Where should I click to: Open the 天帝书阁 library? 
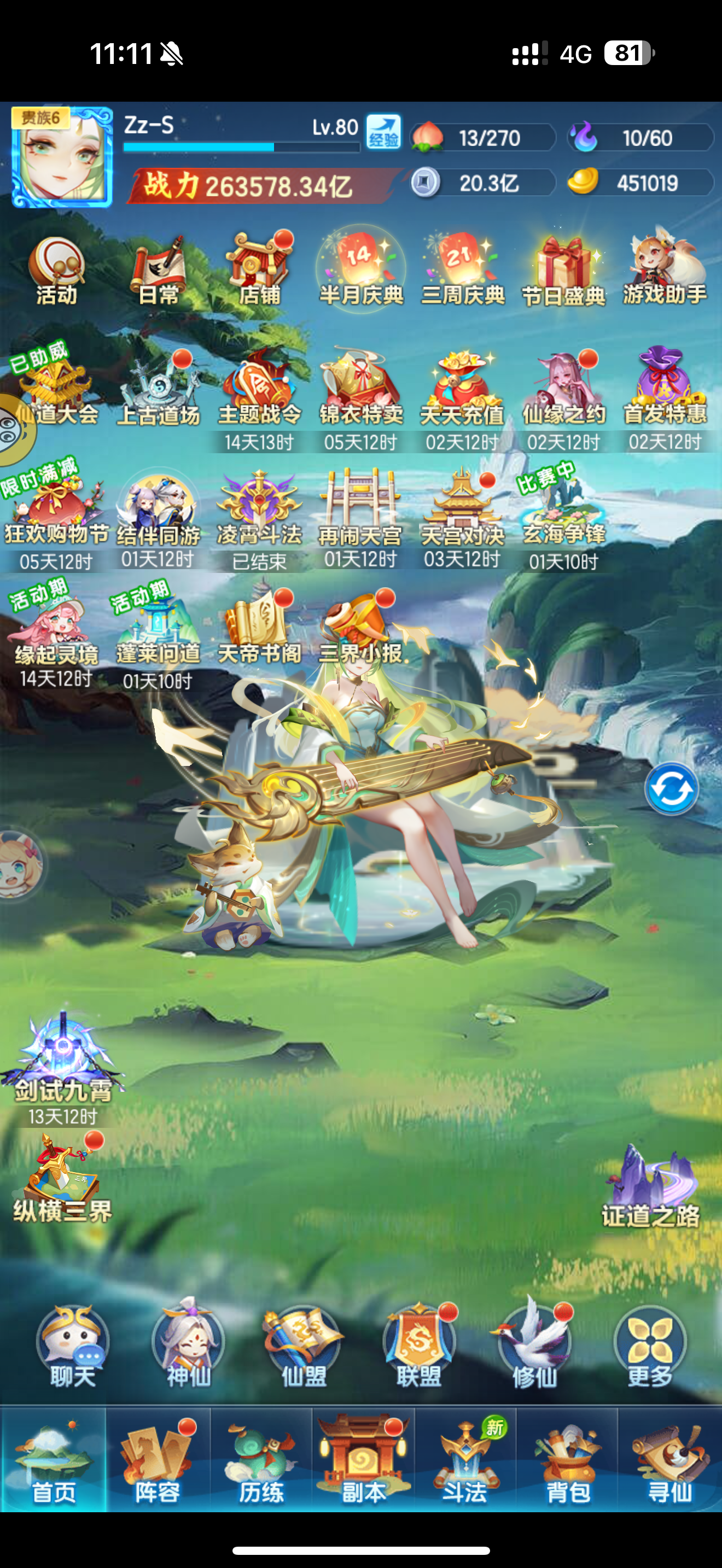[x=259, y=621]
